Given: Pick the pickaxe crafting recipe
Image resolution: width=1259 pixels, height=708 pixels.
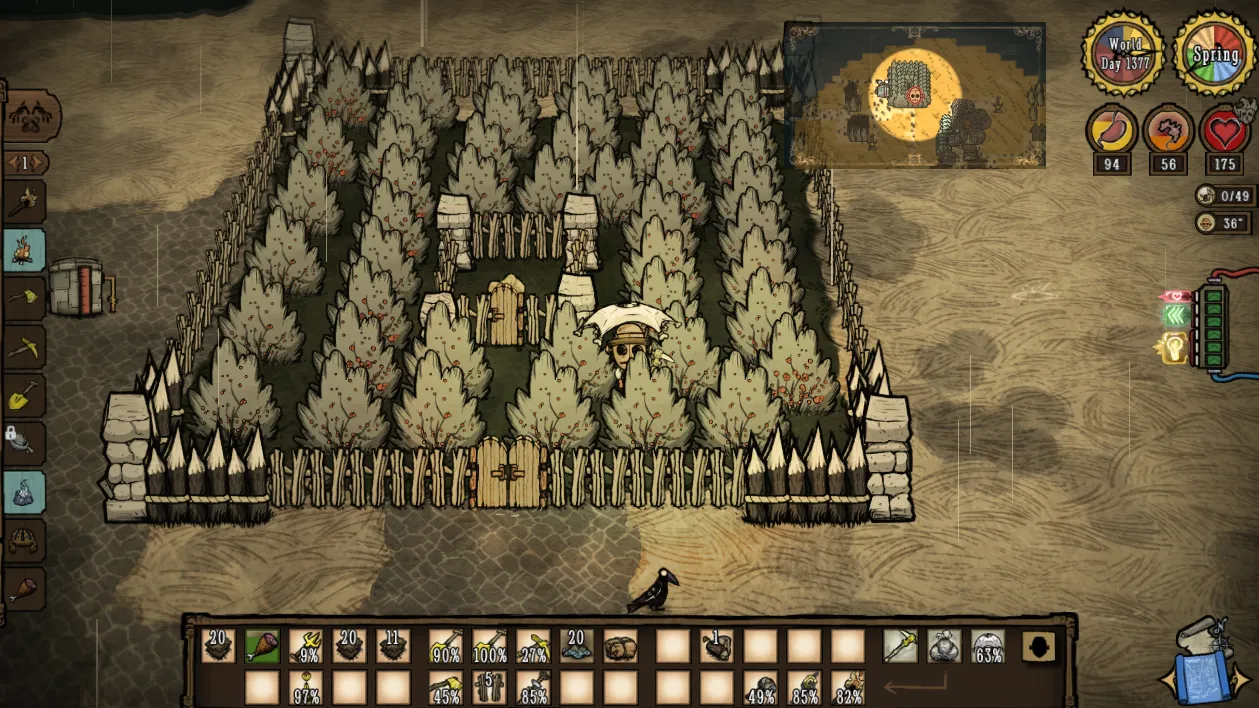Looking at the screenshot, I should 24,346.
